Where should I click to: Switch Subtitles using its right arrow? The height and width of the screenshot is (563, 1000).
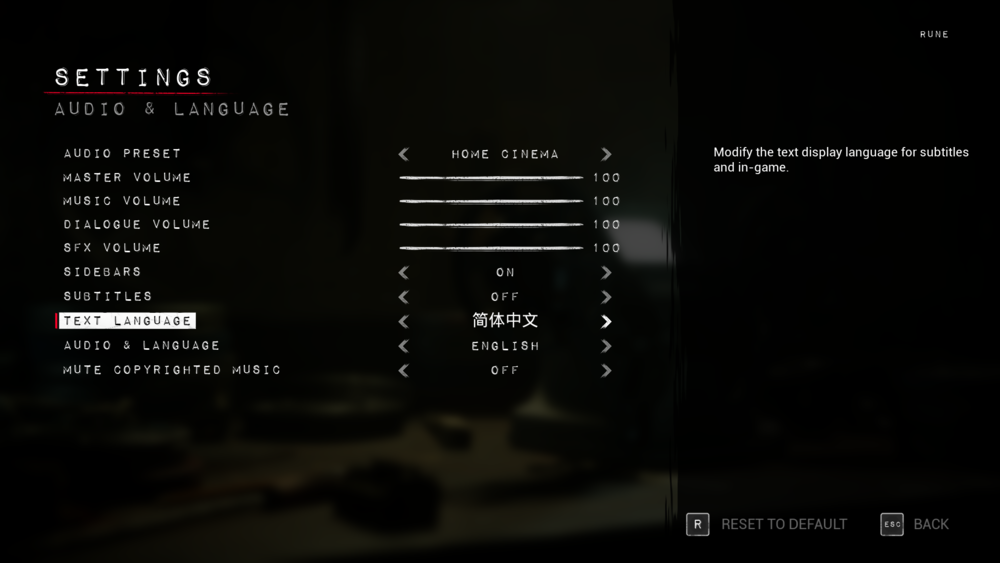point(606,297)
